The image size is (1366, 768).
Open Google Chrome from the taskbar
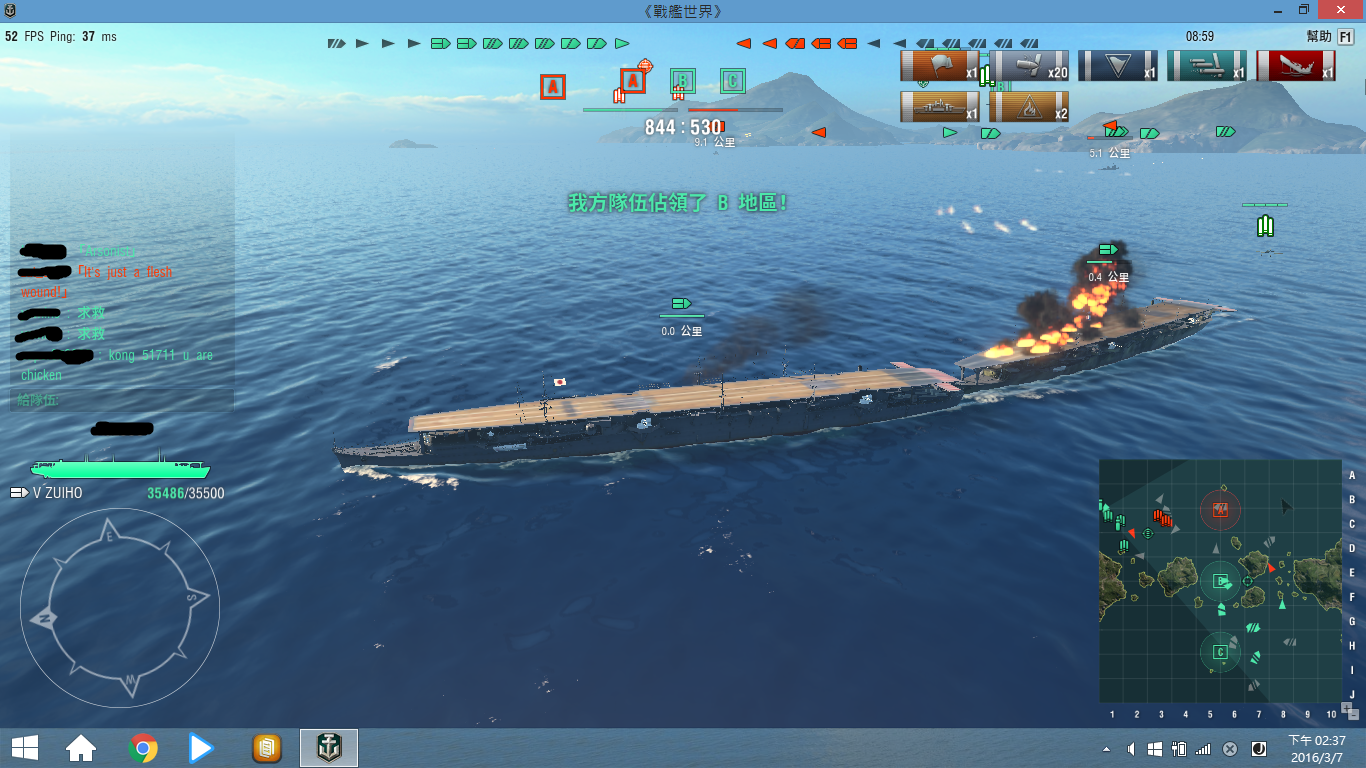click(143, 748)
